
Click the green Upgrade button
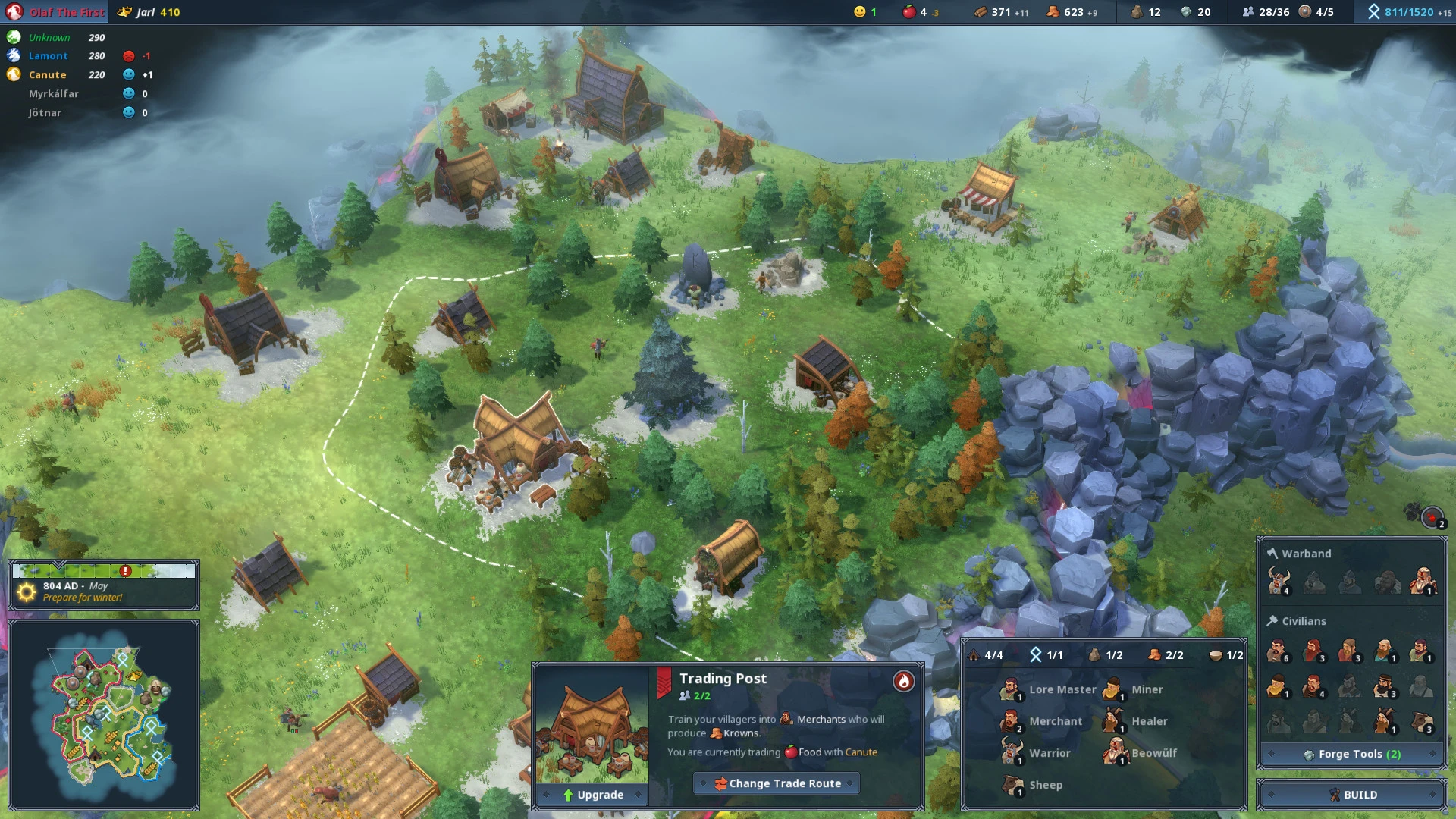(591, 795)
